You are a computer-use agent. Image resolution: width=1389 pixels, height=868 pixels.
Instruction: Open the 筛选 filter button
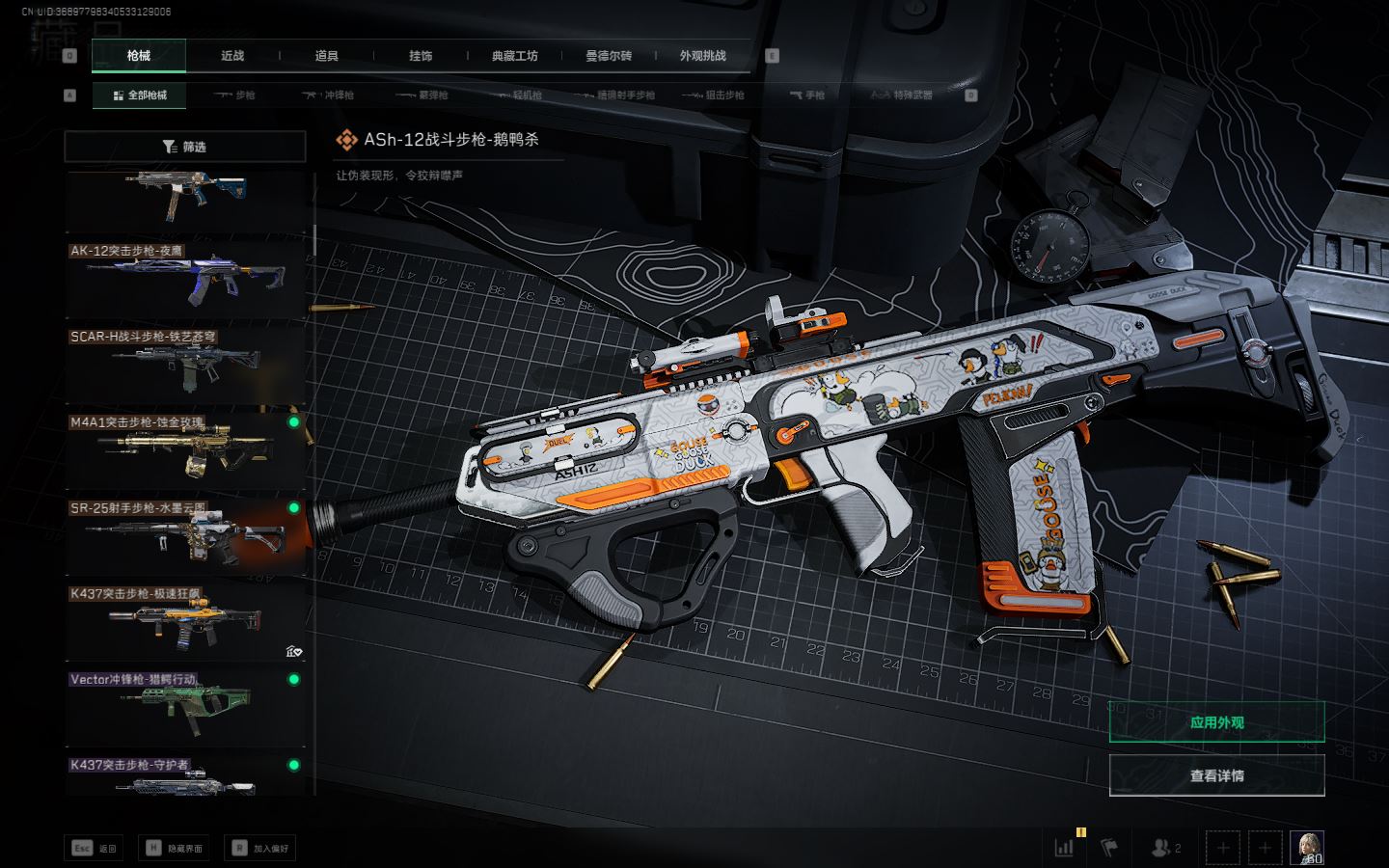coord(185,147)
